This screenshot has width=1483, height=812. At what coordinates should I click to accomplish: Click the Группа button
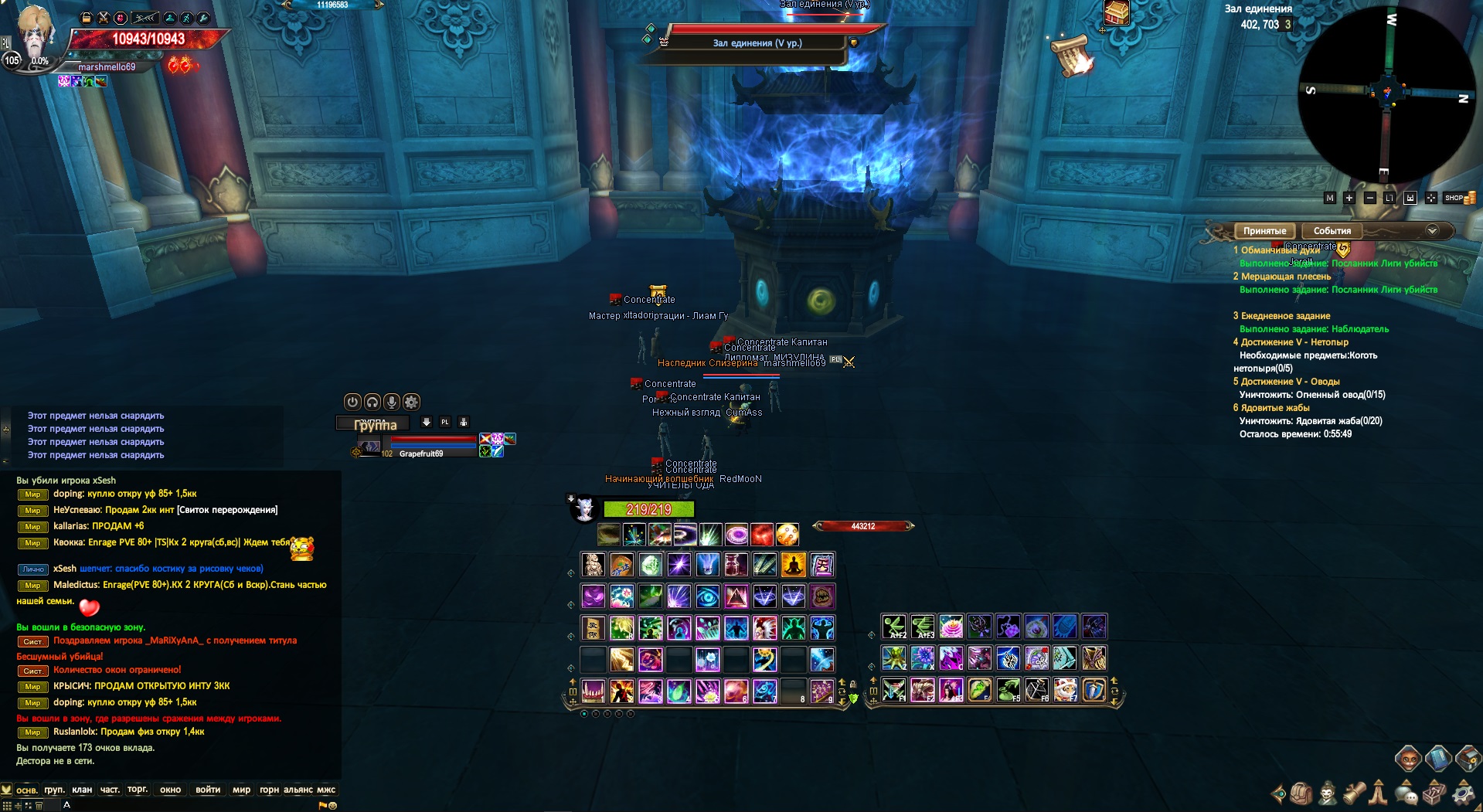coord(372,423)
